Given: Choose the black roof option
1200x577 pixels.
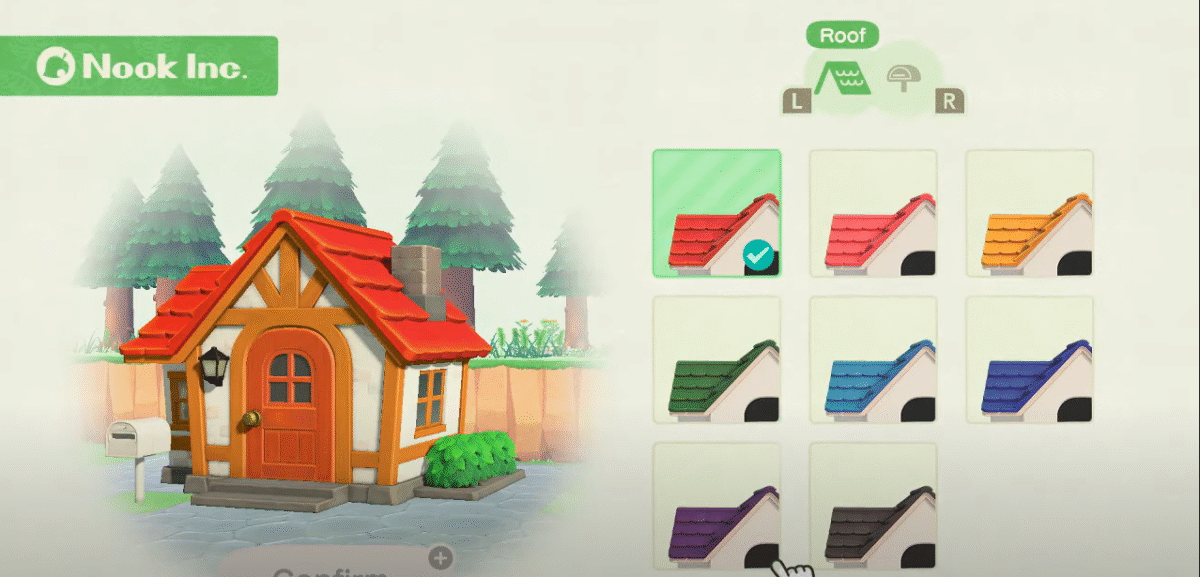Looking at the screenshot, I should pyautogui.click(x=873, y=505).
